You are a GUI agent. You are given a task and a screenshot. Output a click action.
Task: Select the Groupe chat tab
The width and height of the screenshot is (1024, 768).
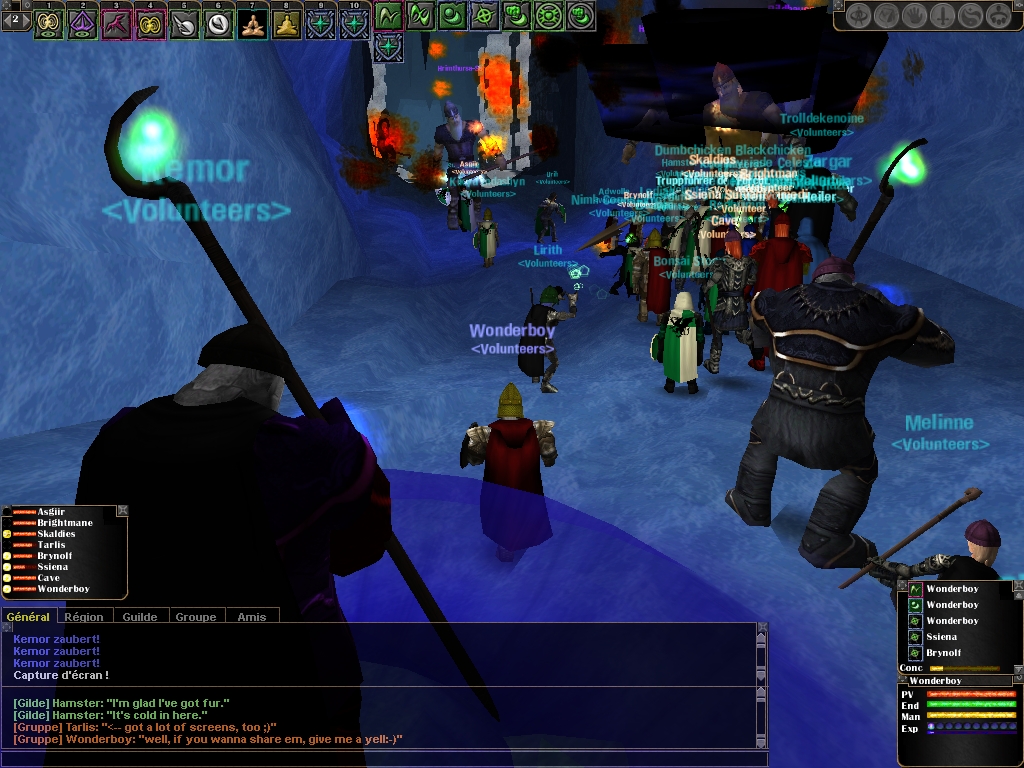[x=196, y=617]
